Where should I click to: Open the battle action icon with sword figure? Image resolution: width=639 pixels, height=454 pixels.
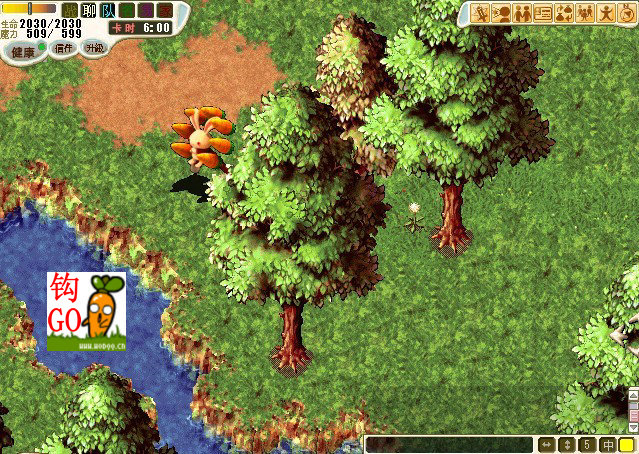point(480,13)
